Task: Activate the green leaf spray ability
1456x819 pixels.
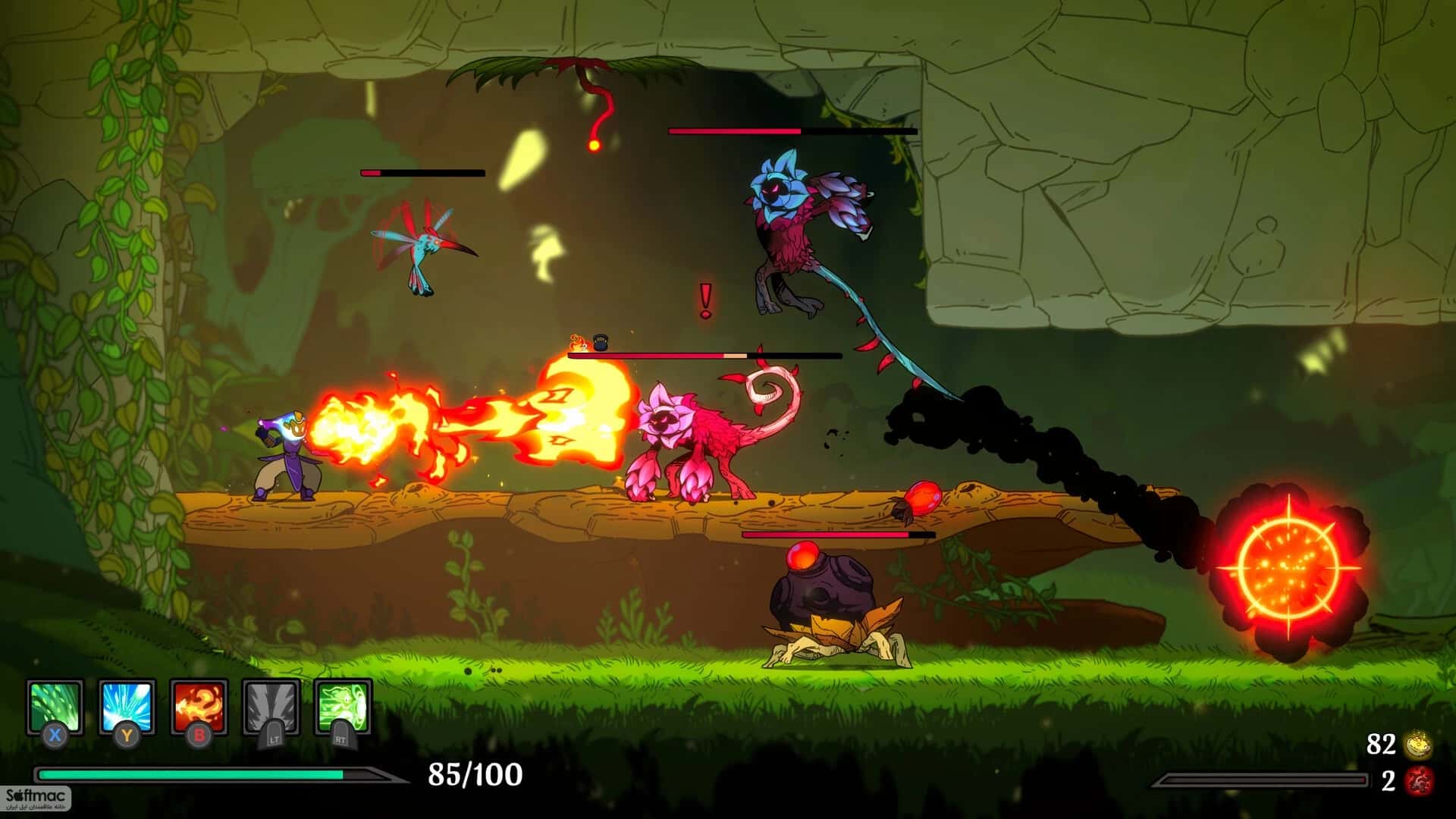Action: [x=55, y=707]
